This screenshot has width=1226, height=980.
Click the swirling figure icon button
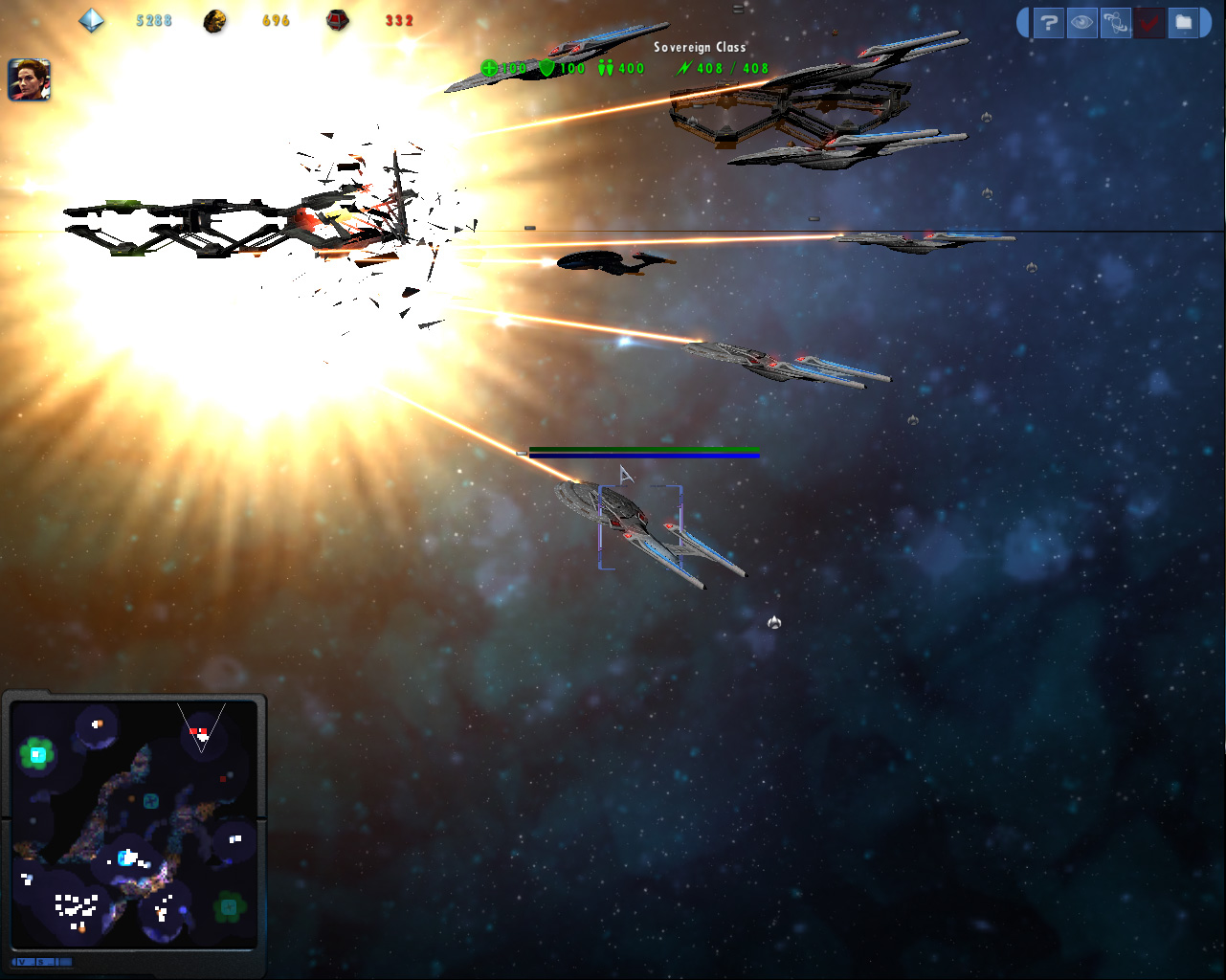(x=1115, y=23)
